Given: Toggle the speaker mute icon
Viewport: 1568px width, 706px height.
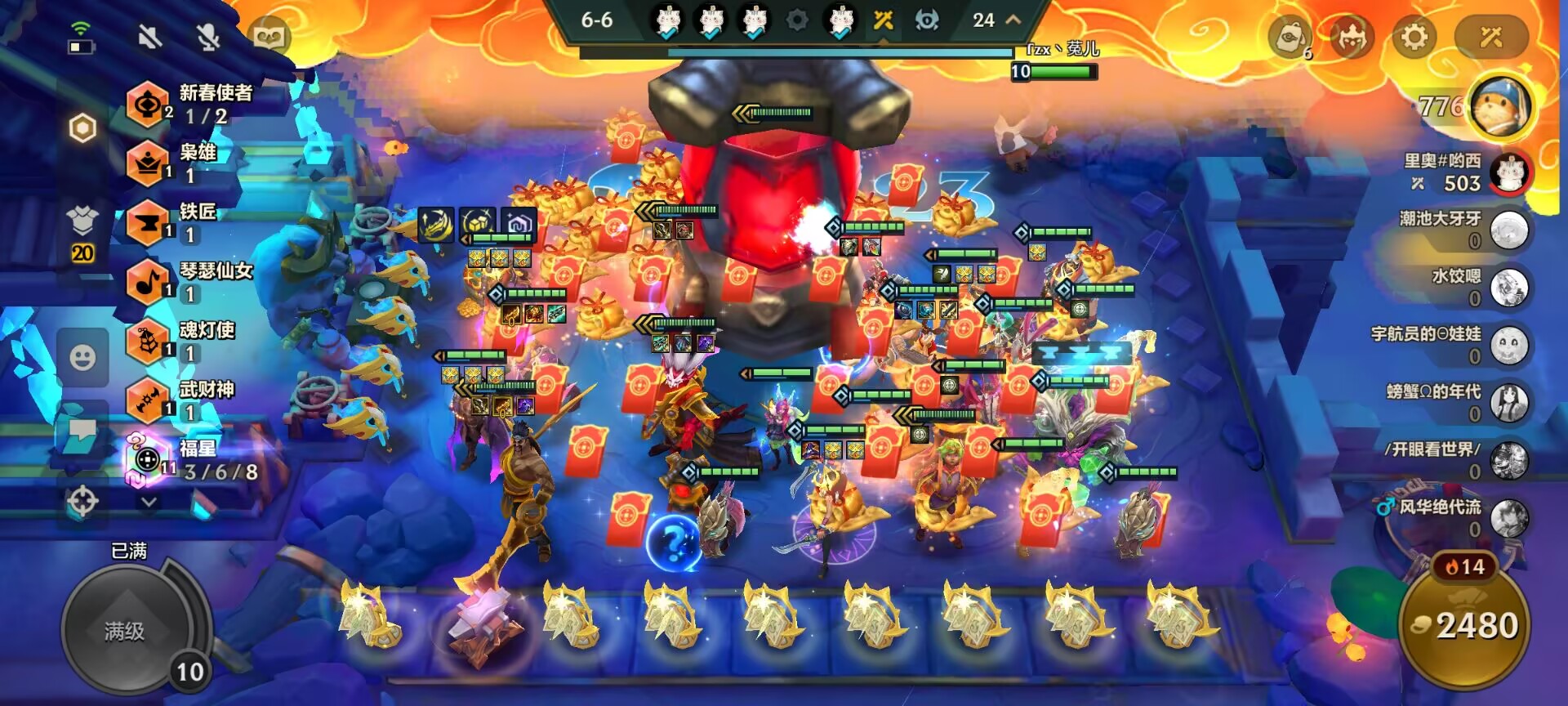Looking at the screenshot, I should click(x=150, y=37).
